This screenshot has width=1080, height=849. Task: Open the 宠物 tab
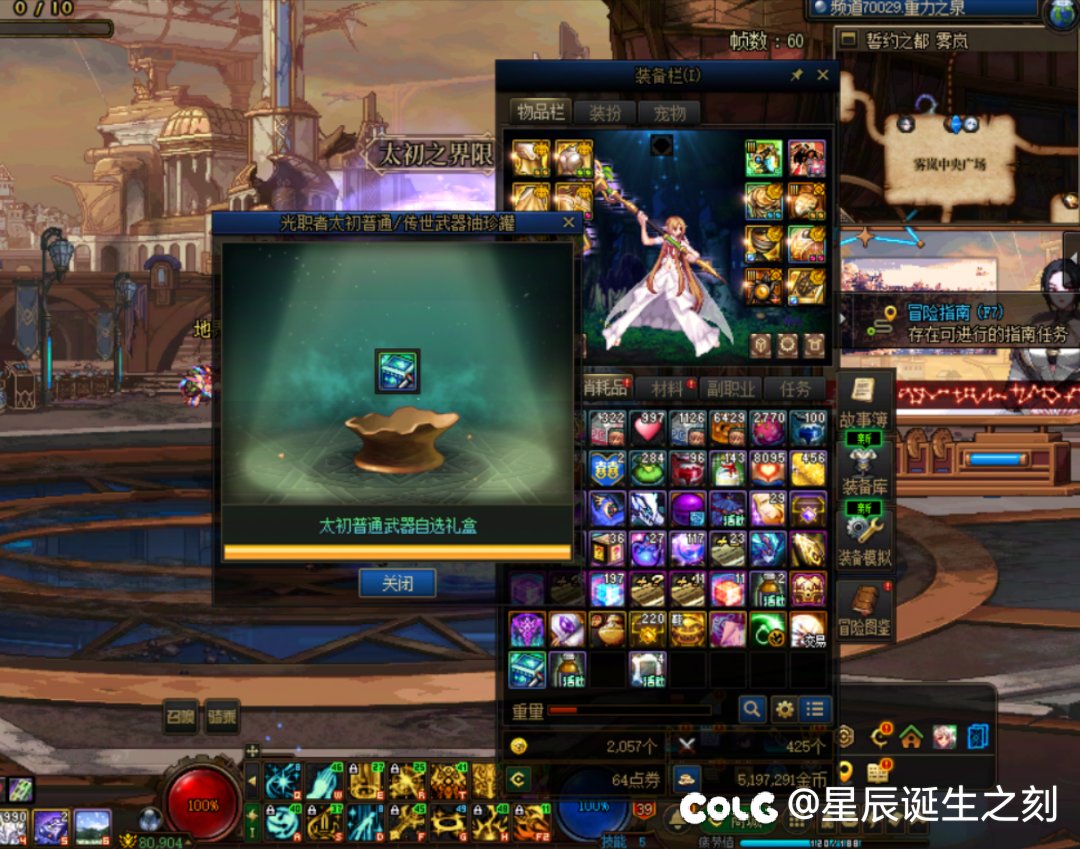tap(669, 112)
